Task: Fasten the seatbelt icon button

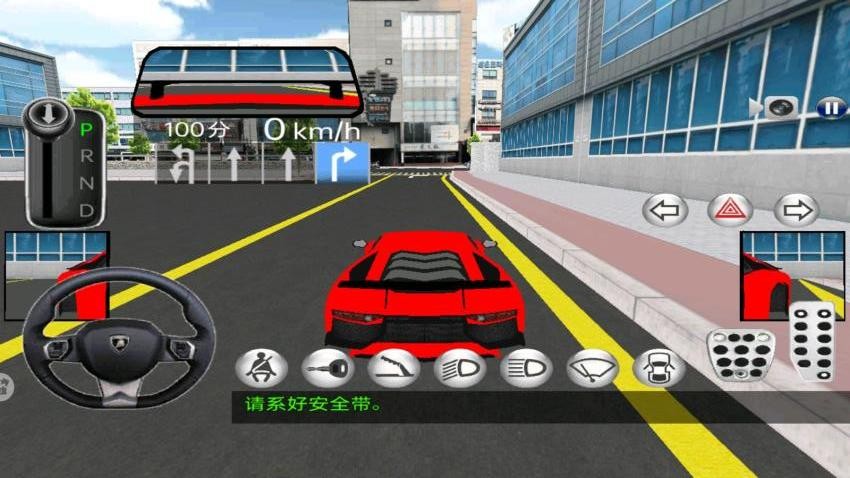Action: click(x=261, y=368)
